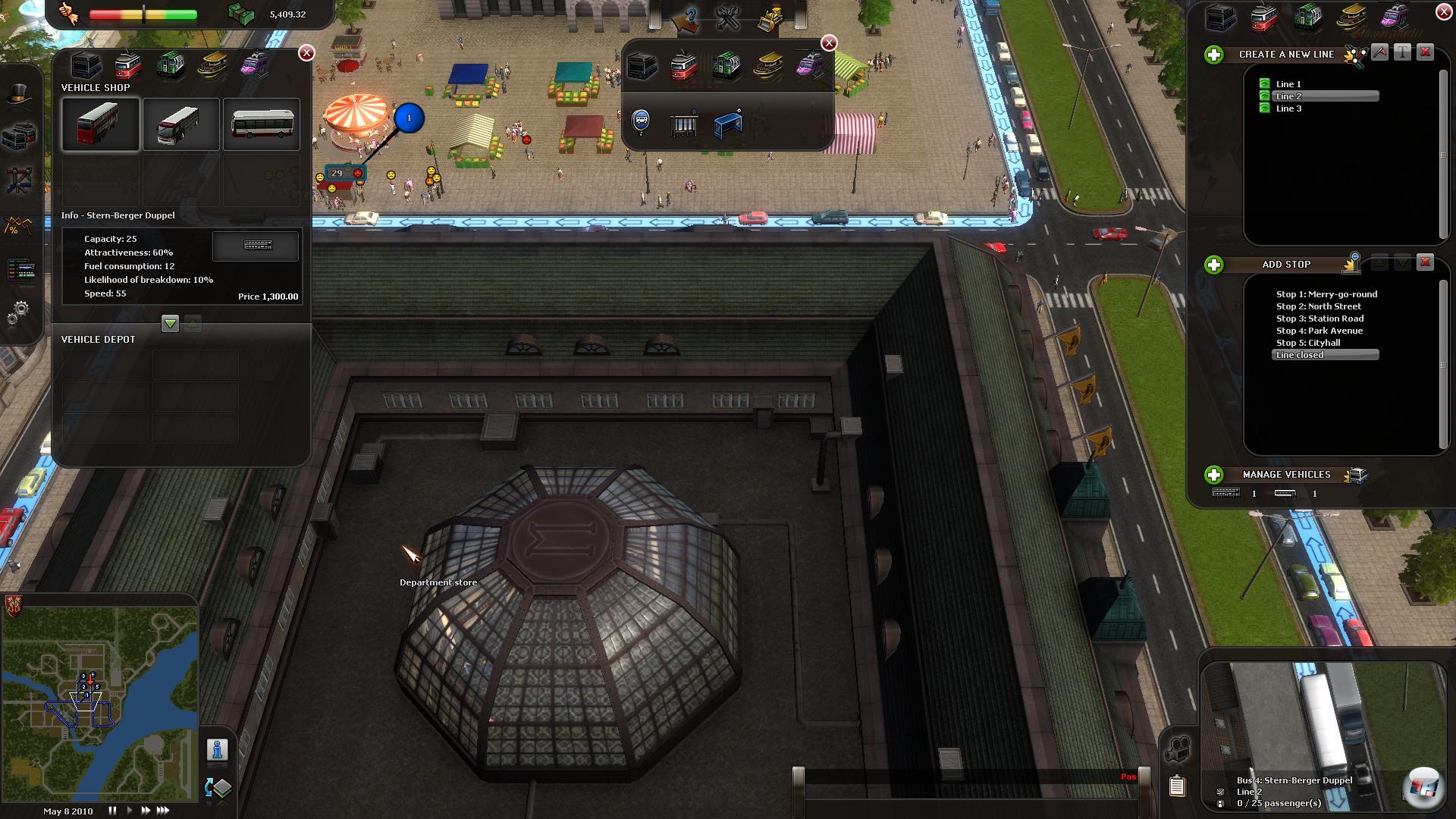Screen dimensions: 1456x819
Task: Close the stop building toolbar
Action: tap(829, 43)
